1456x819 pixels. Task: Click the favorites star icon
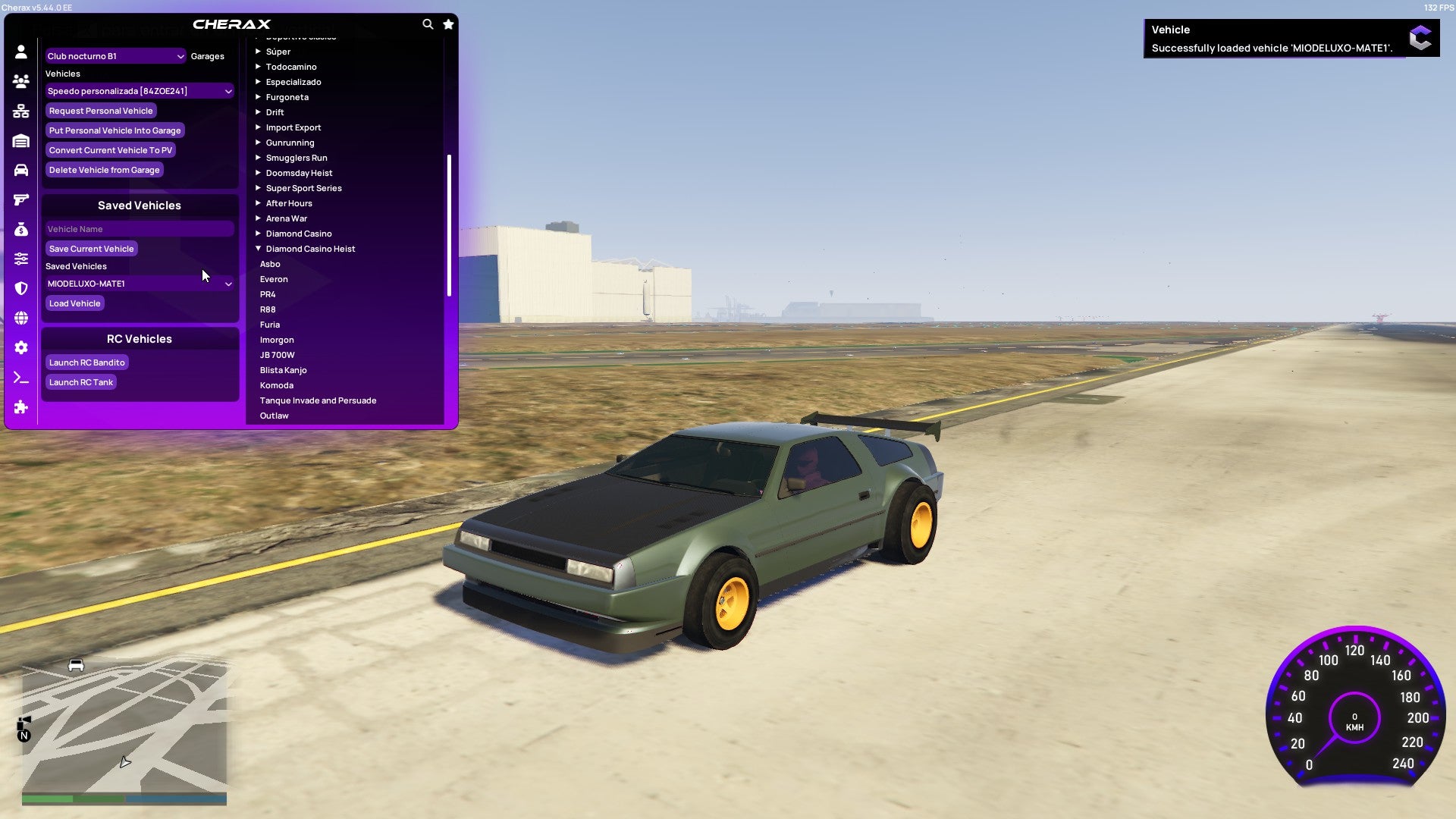(447, 24)
